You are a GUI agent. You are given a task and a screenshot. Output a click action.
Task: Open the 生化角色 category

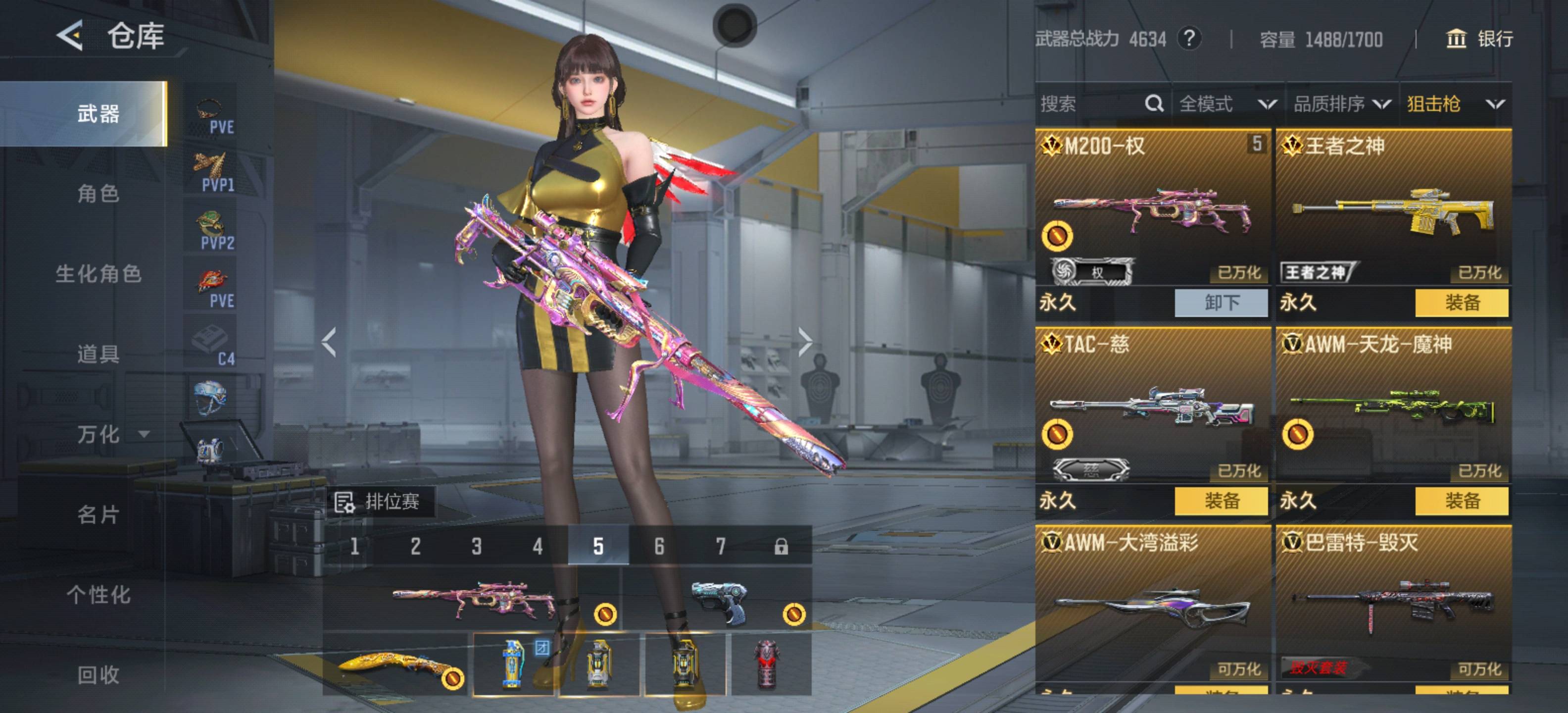[98, 274]
